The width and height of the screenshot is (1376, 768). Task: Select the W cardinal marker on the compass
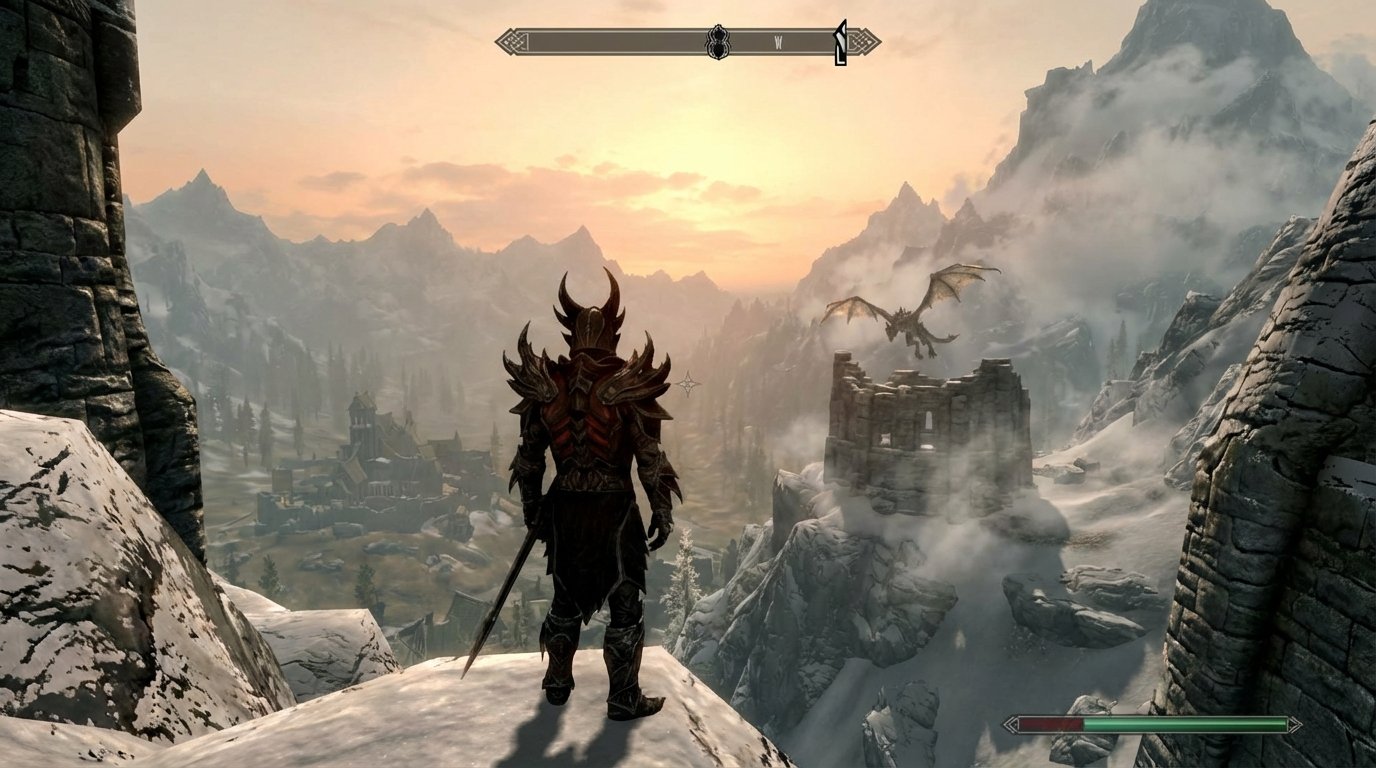click(778, 40)
